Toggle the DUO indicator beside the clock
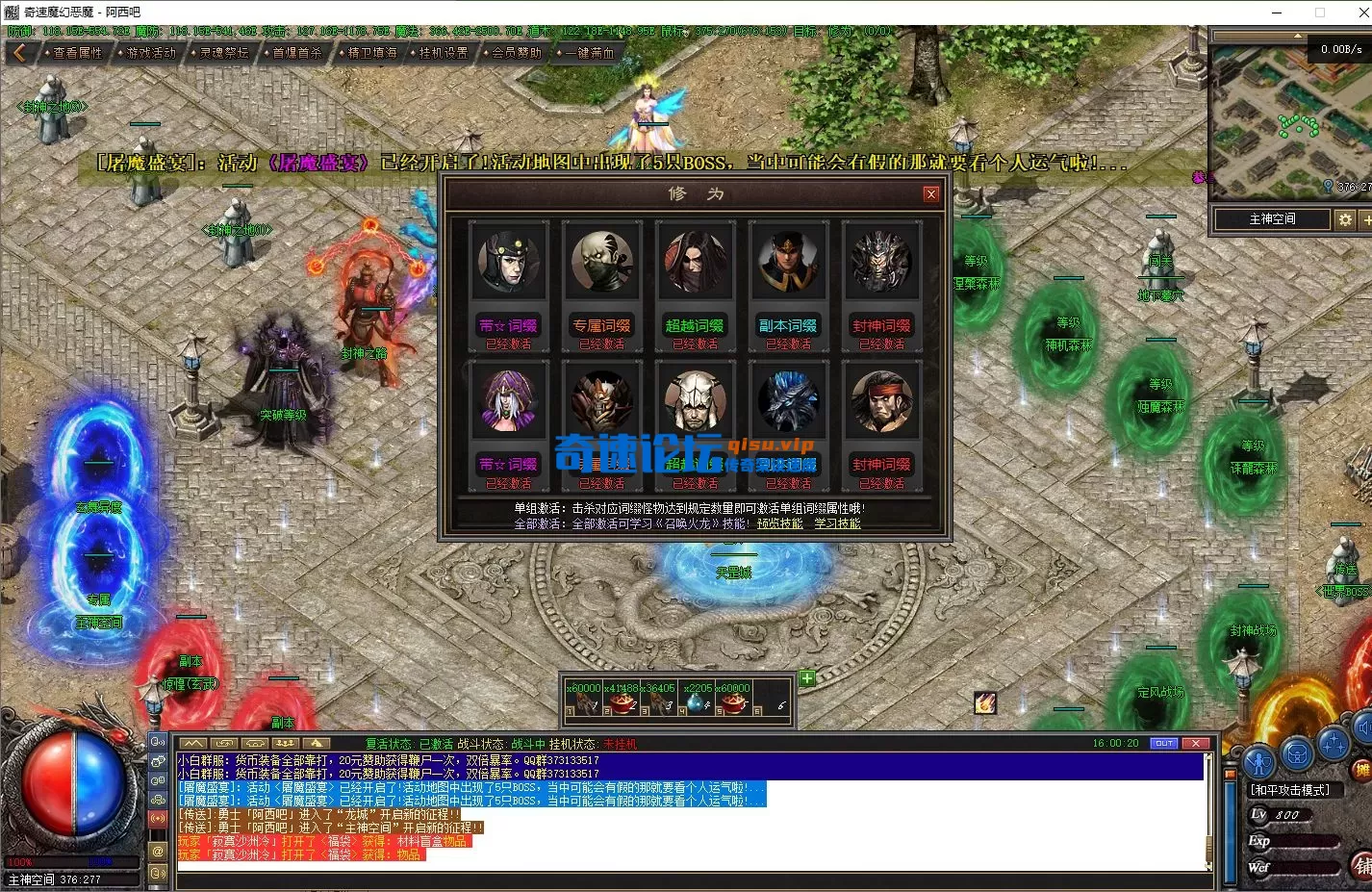 [1164, 743]
